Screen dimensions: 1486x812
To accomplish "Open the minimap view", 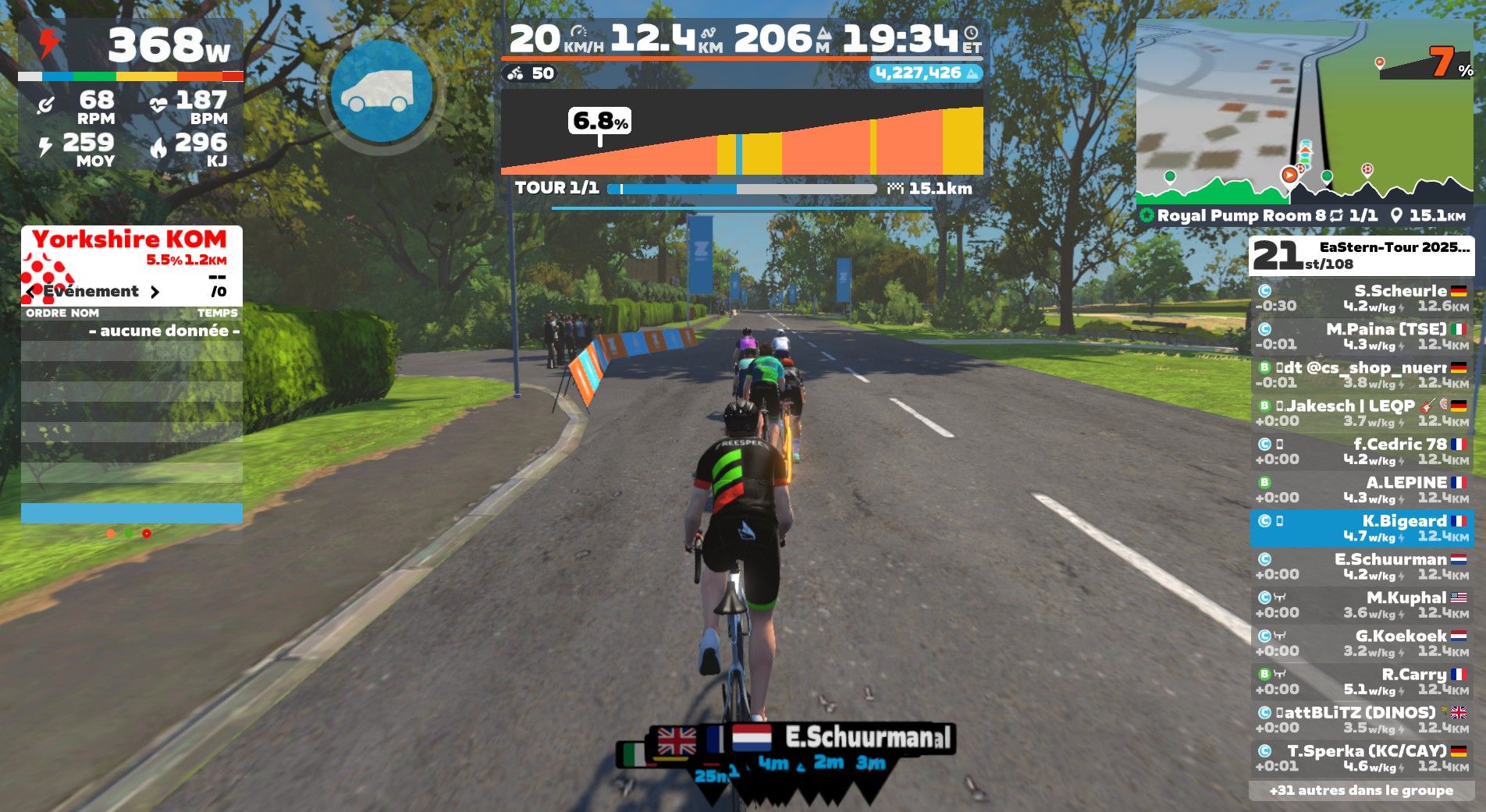I will tap(1304, 112).
